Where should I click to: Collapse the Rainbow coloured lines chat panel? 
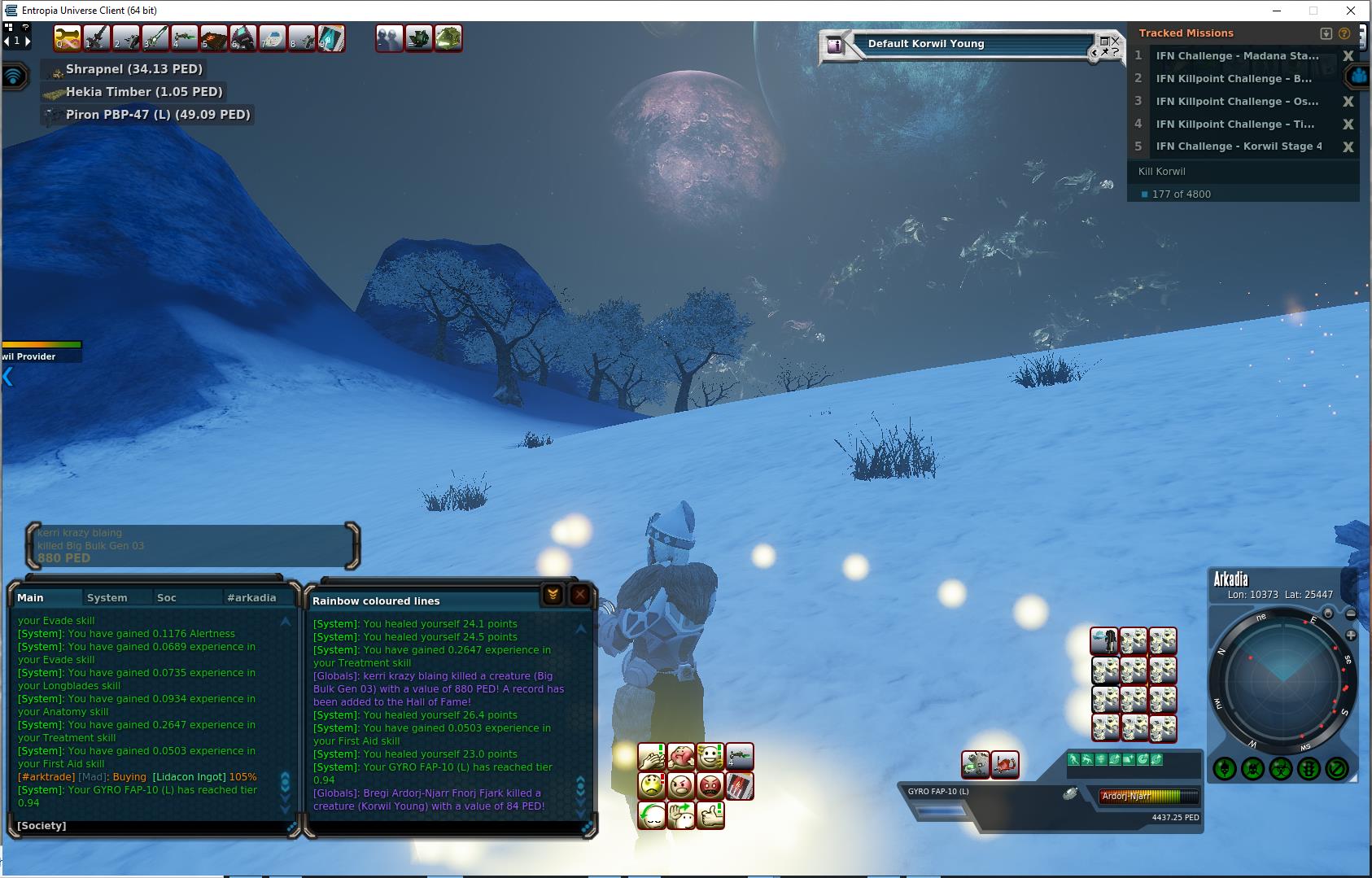(553, 595)
